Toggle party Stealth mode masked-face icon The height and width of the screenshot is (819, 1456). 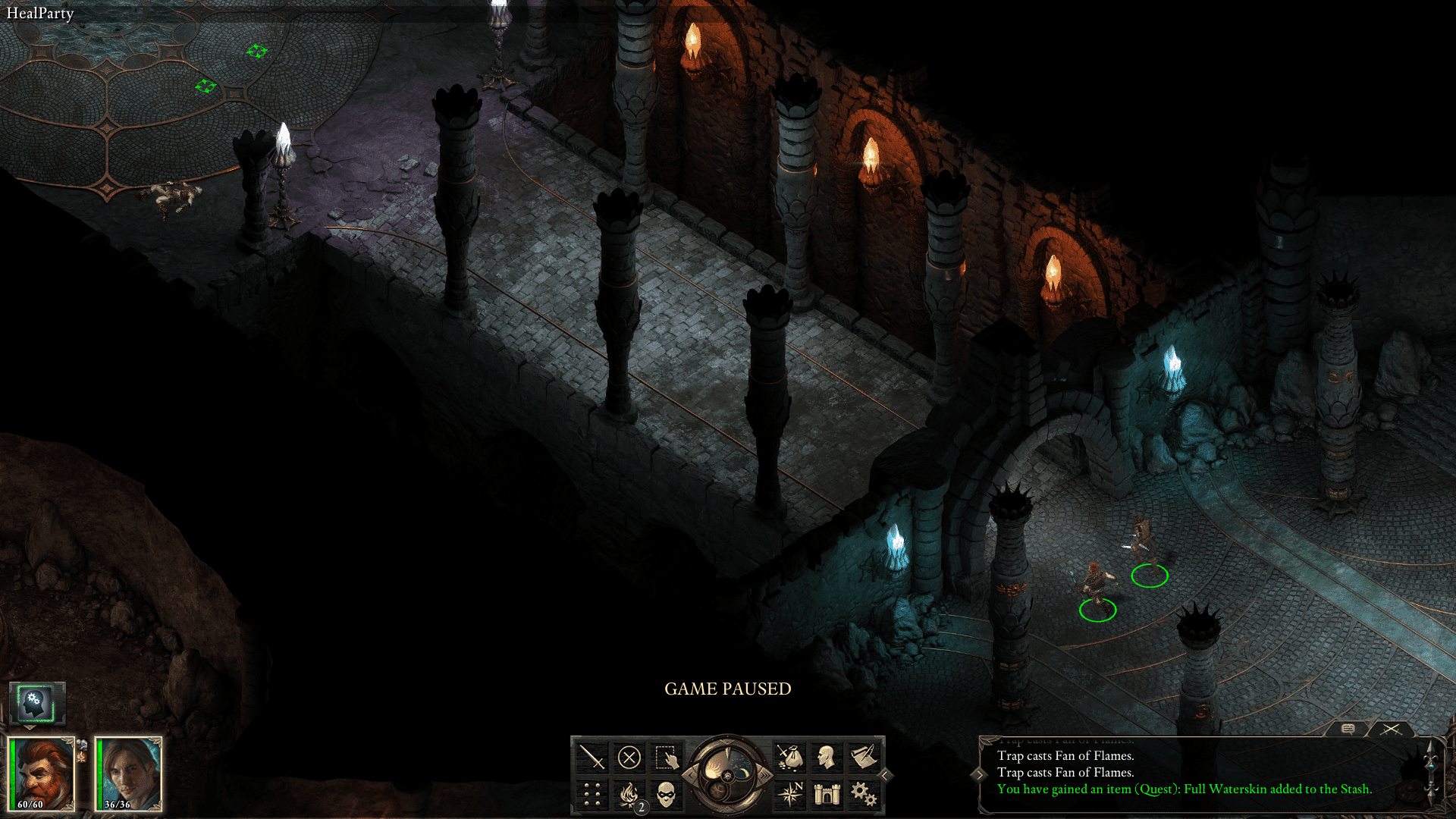(664, 796)
